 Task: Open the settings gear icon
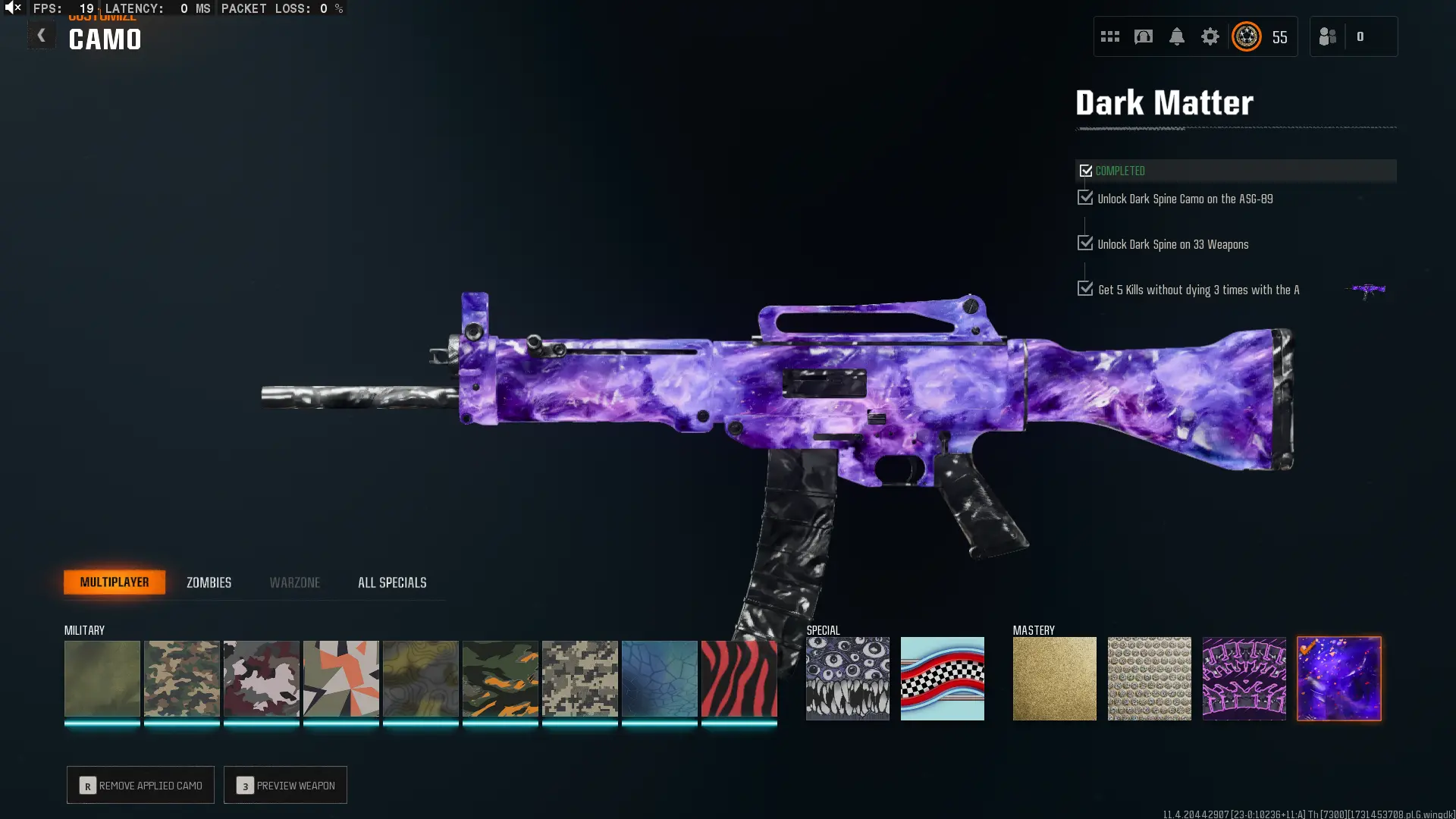(1210, 36)
